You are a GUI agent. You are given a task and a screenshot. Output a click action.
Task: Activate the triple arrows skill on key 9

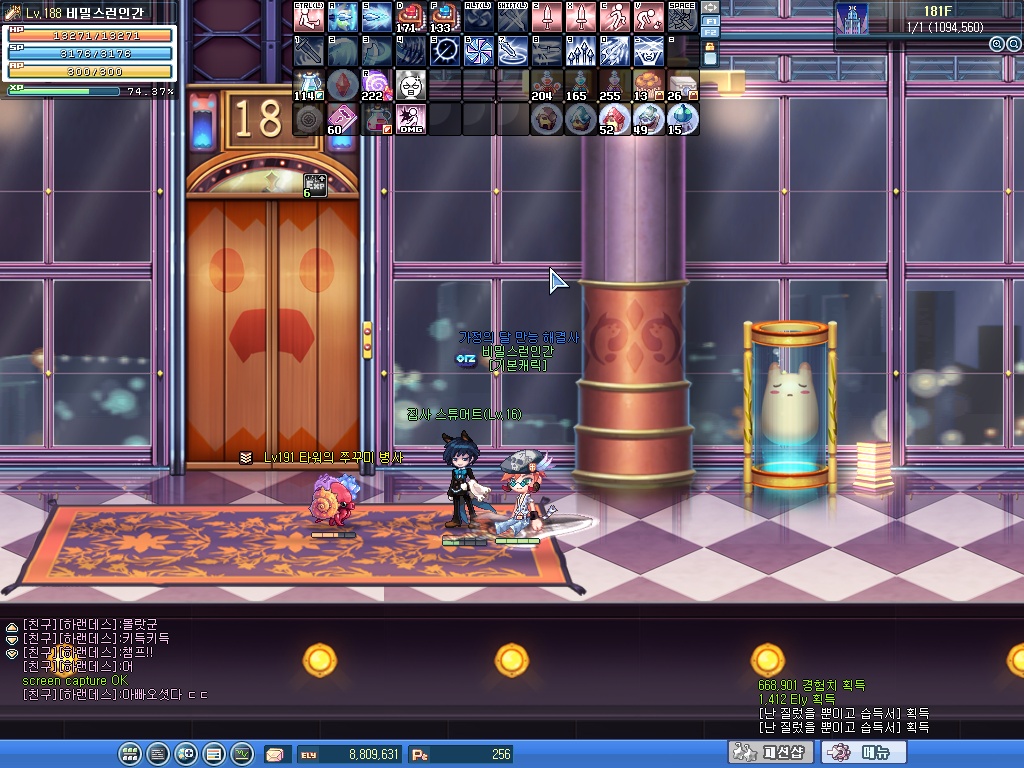pos(581,50)
